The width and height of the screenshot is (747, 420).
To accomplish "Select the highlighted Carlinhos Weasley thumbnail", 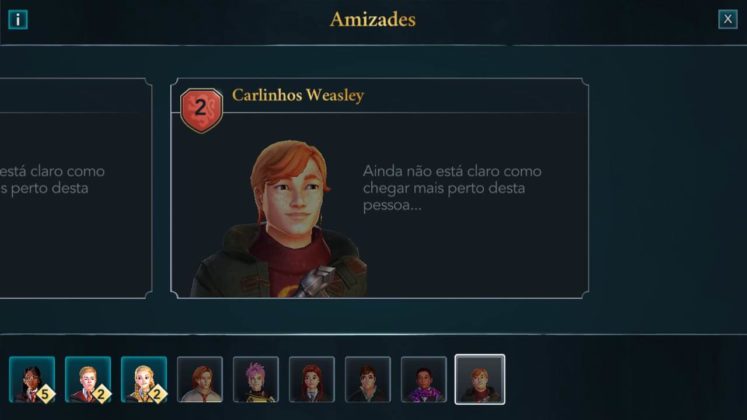I will click(479, 379).
